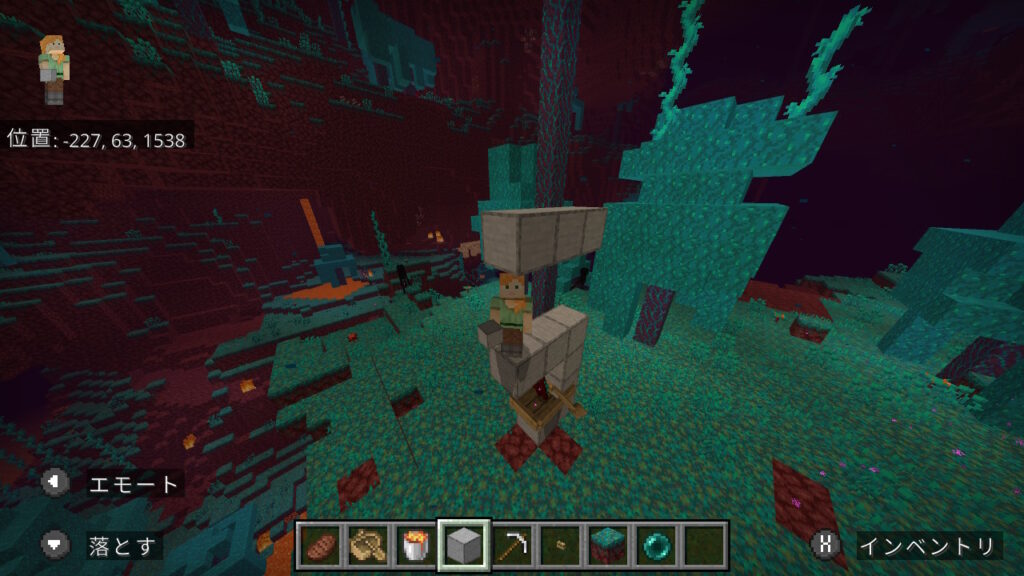Choose the lava bucket in the hotbar
This screenshot has width=1024, height=576.
[415, 545]
